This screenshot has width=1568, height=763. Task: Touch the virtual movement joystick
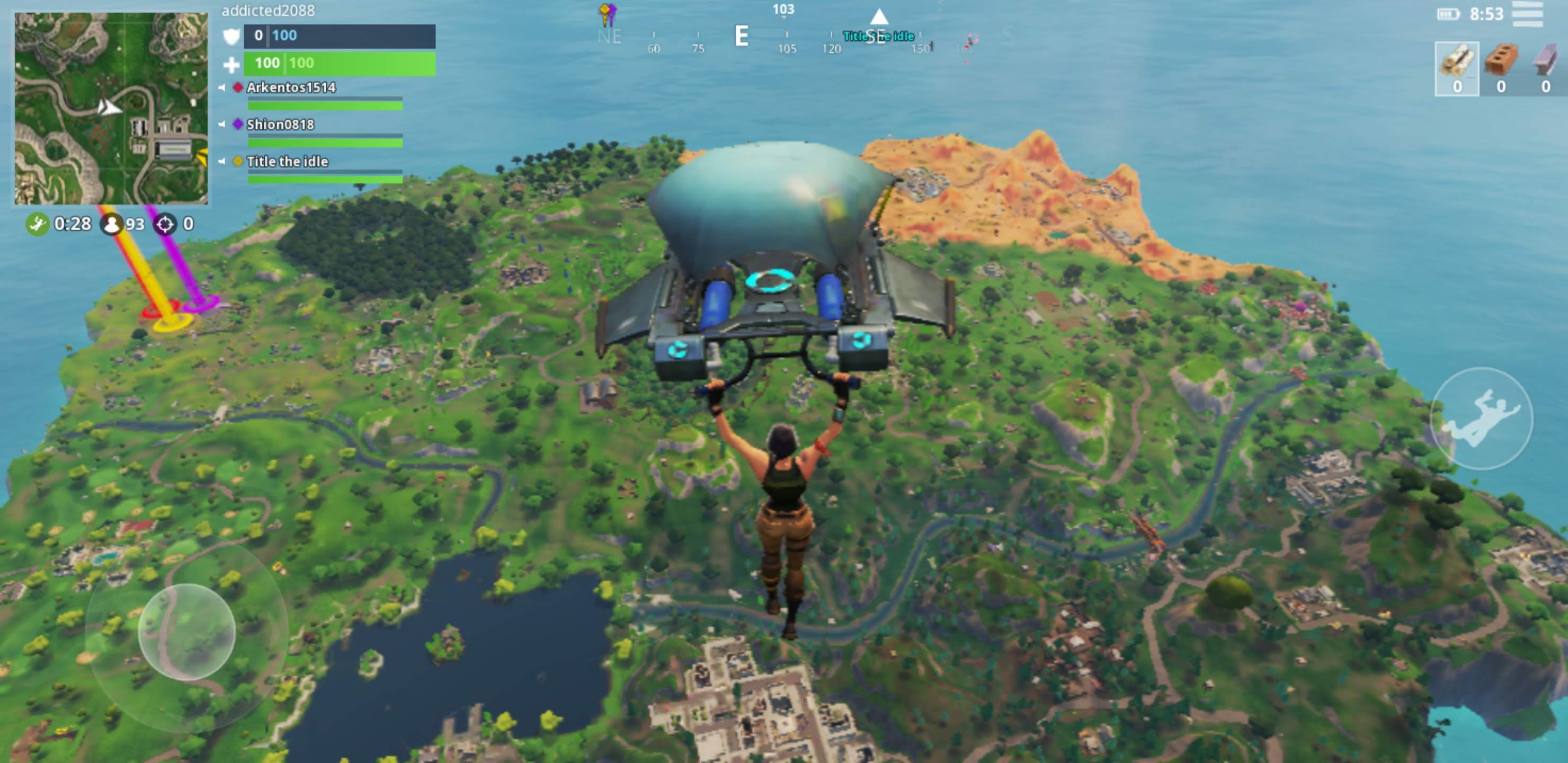pos(186,632)
